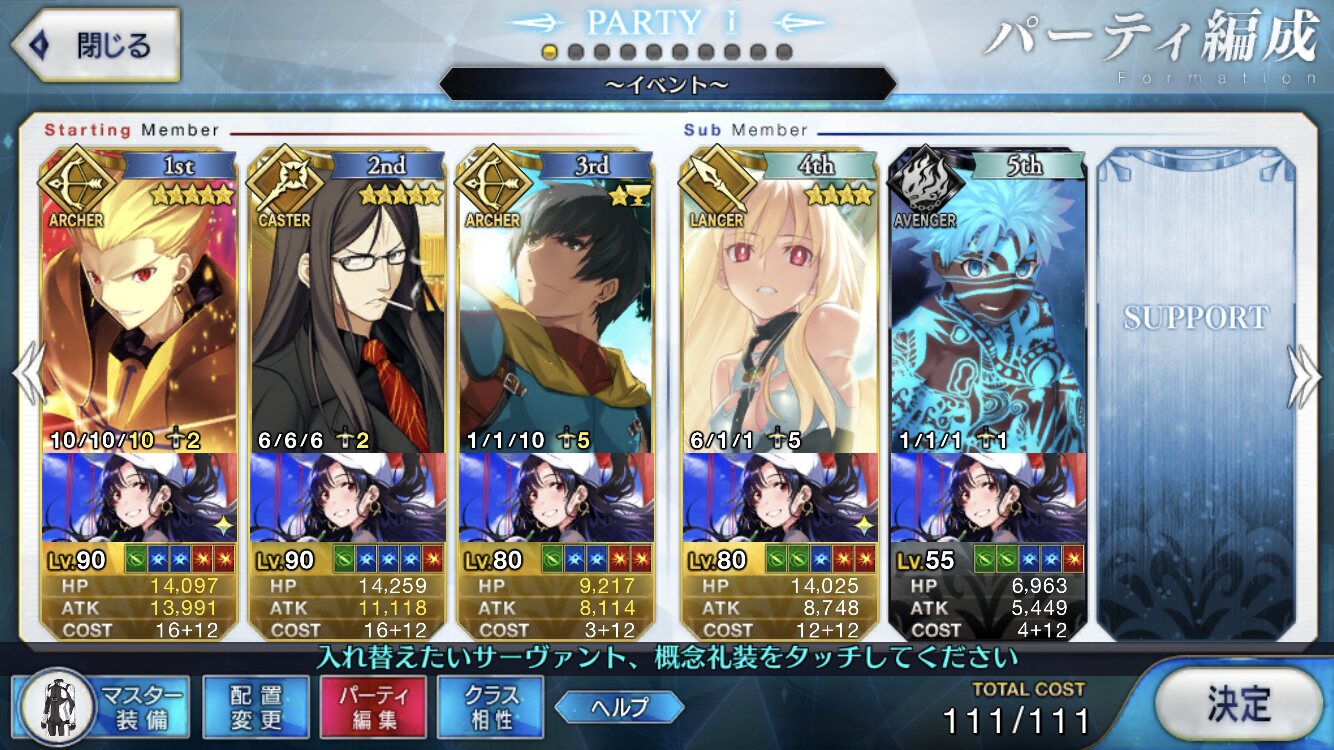The image size is (1334, 750).
Task: Close the party formation screen
Action: pos(95,45)
